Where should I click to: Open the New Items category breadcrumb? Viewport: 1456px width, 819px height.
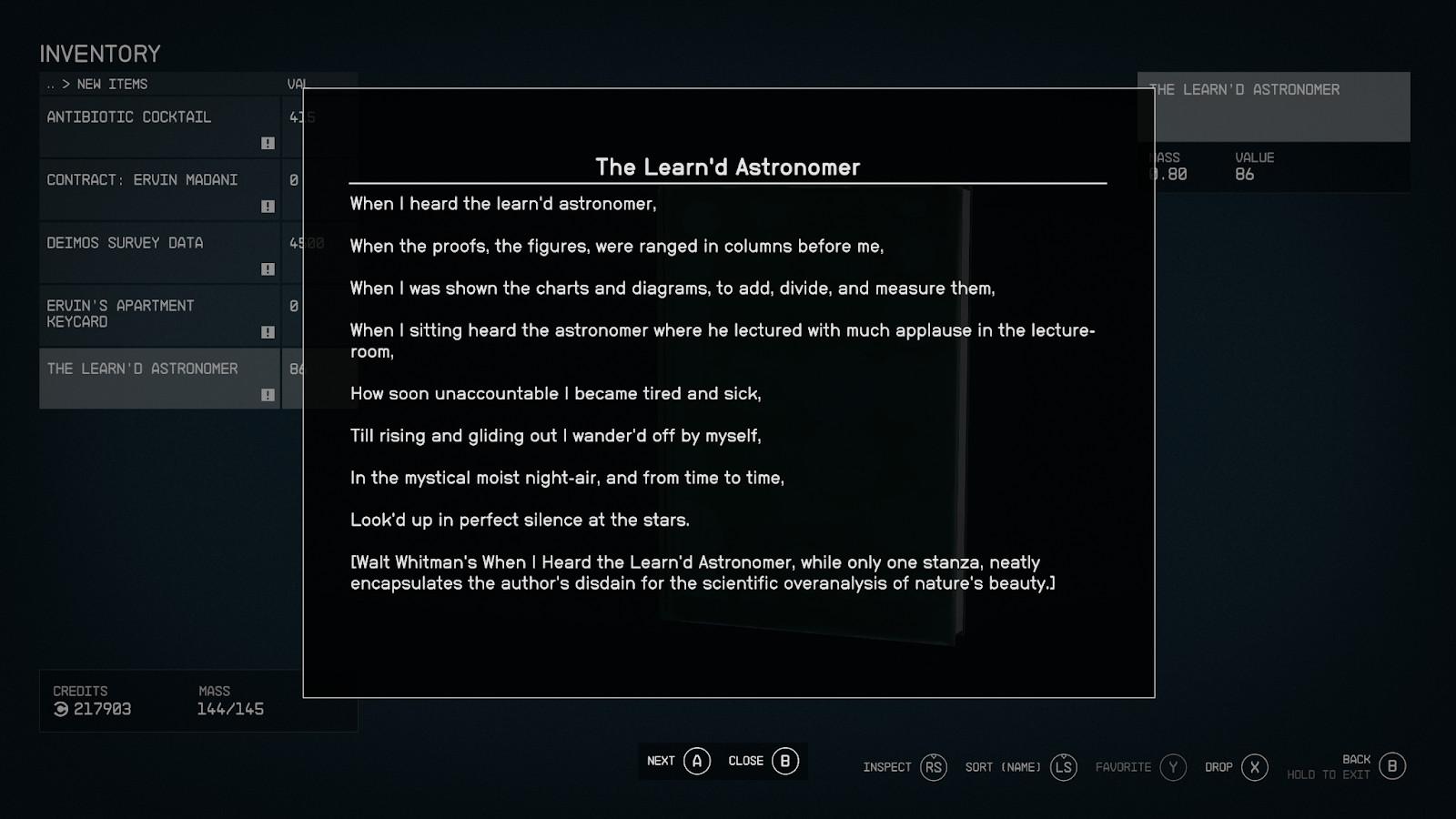tap(112, 84)
